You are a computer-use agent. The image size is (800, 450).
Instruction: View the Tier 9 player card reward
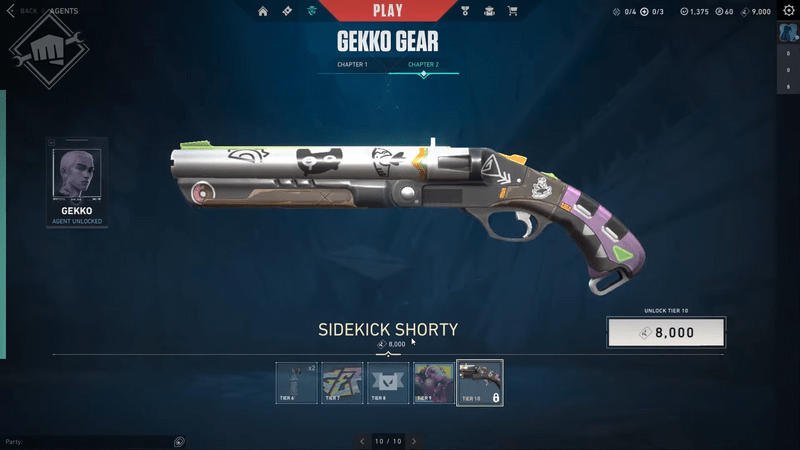tap(434, 383)
